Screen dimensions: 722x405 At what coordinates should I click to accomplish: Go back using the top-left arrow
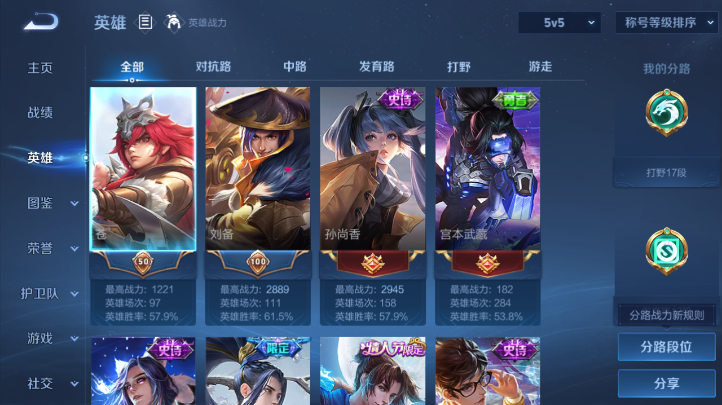[41, 22]
